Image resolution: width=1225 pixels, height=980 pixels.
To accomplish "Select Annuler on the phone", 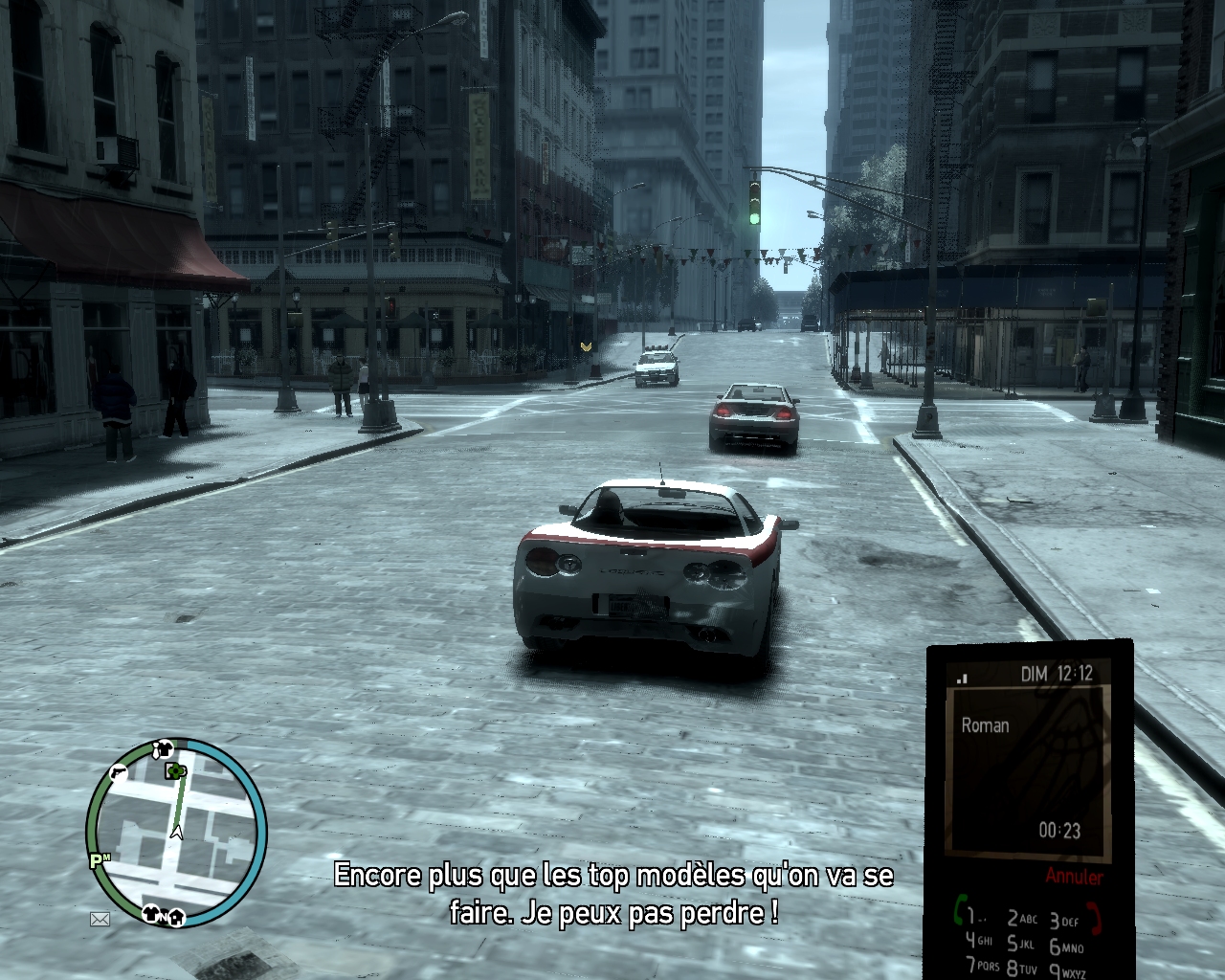I will [1074, 876].
